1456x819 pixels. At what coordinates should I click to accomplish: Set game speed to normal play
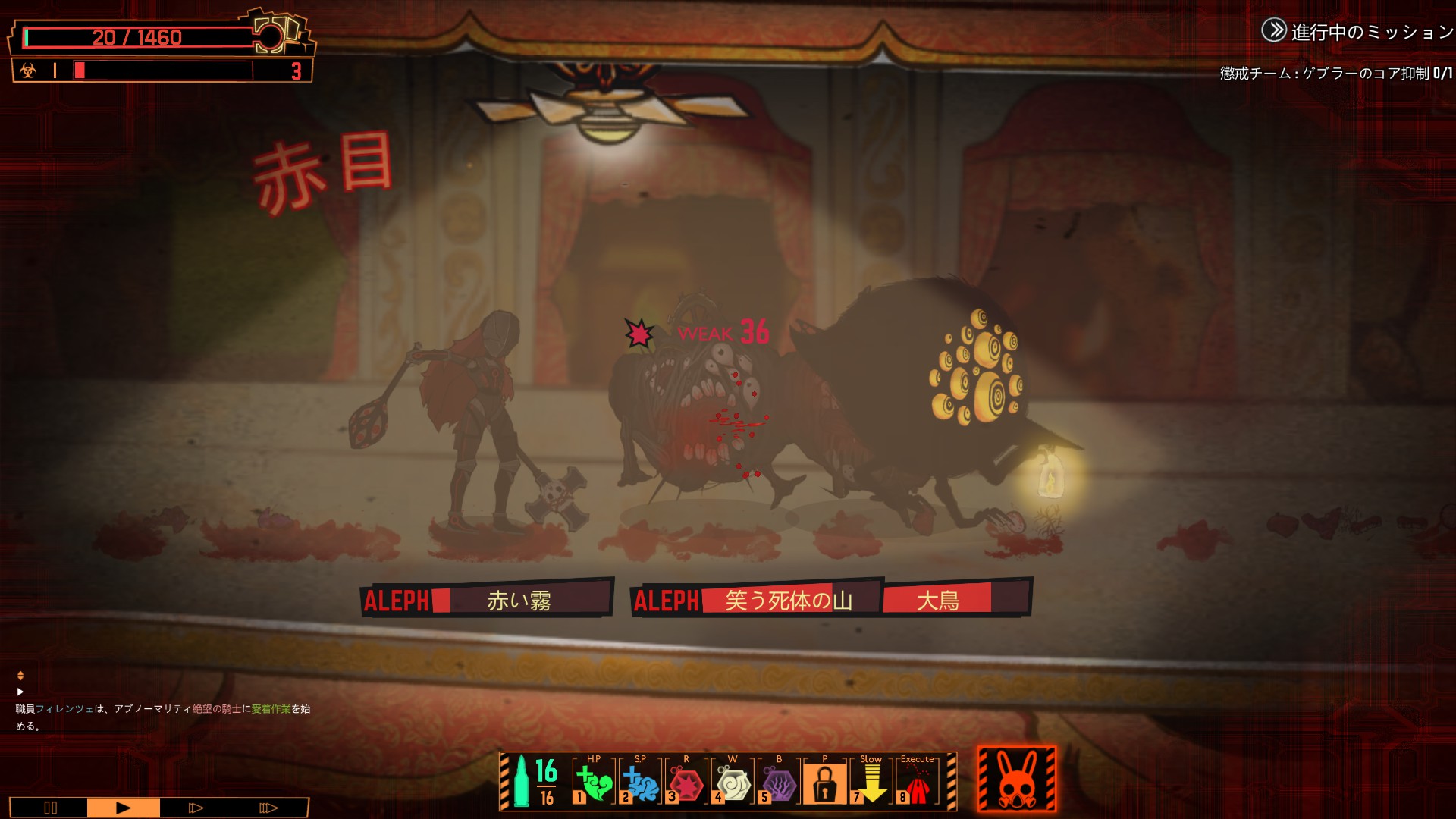point(123,808)
